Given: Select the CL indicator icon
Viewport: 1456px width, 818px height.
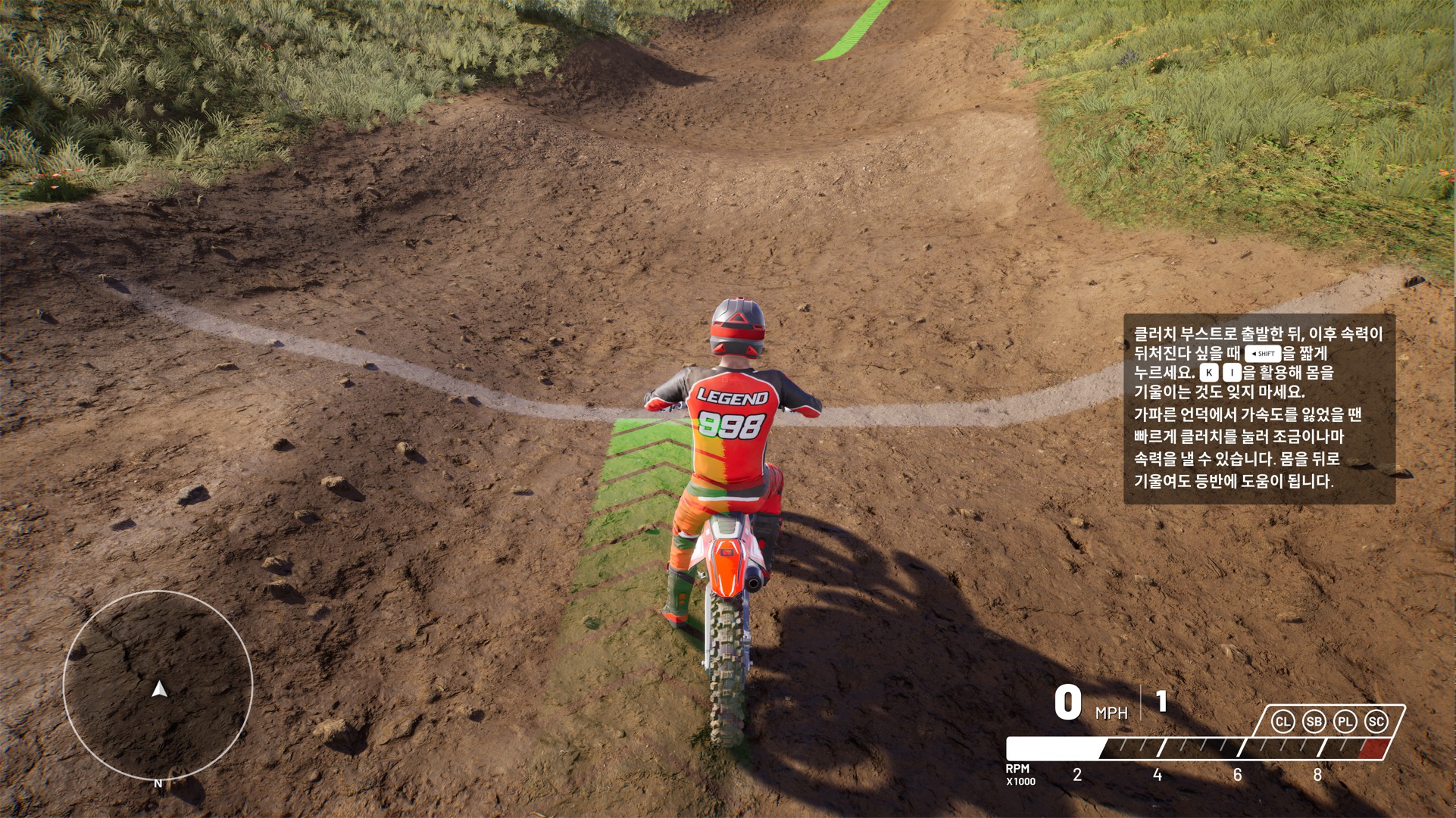Looking at the screenshot, I should pyautogui.click(x=1283, y=722).
